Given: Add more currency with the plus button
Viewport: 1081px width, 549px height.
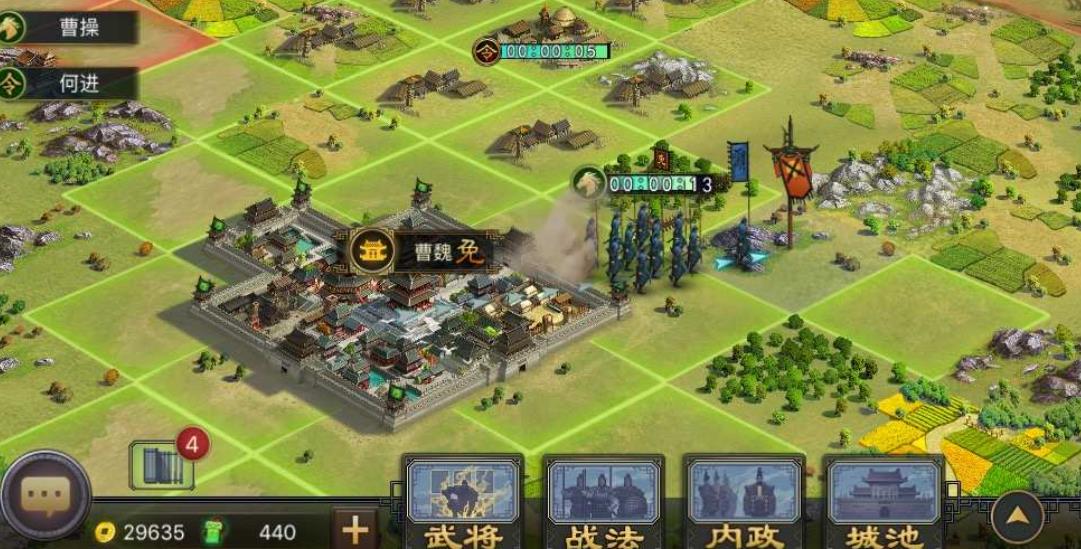Looking at the screenshot, I should pyautogui.click(x=355, y=528).
